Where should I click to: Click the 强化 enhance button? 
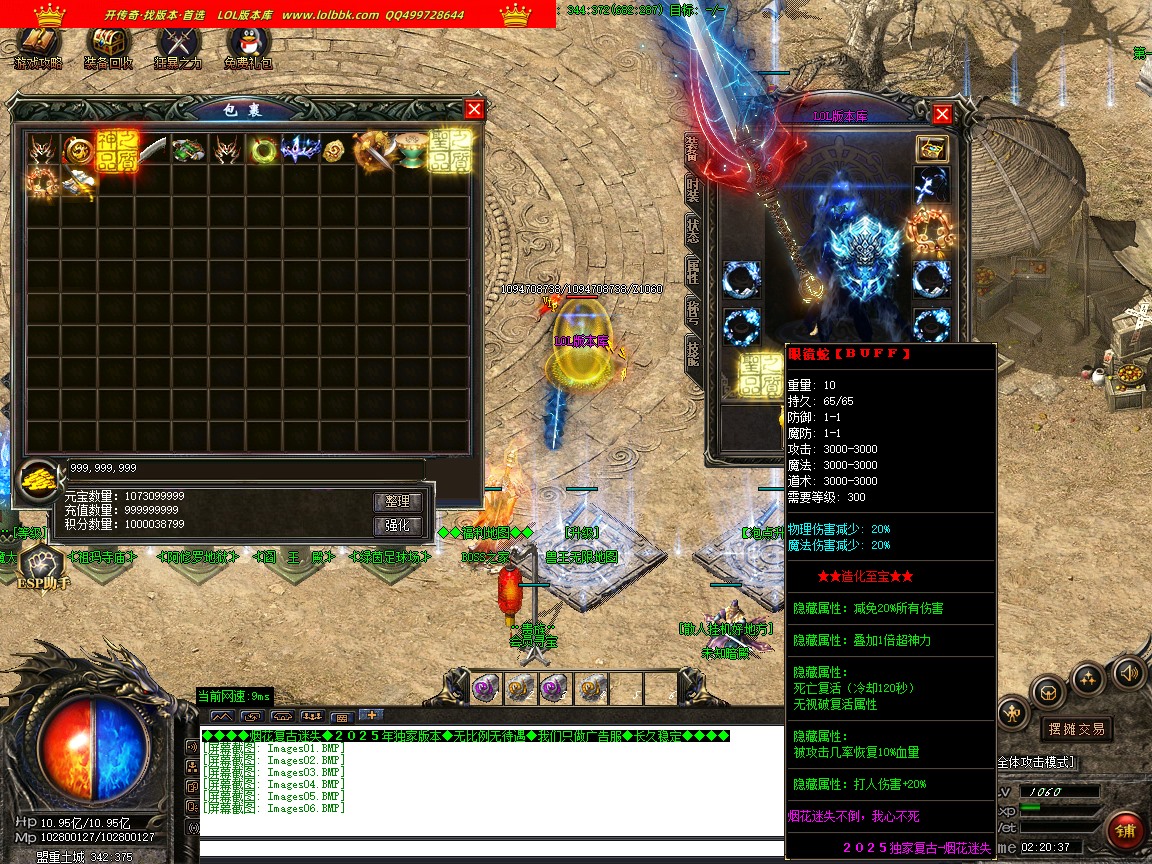[398, 526]
